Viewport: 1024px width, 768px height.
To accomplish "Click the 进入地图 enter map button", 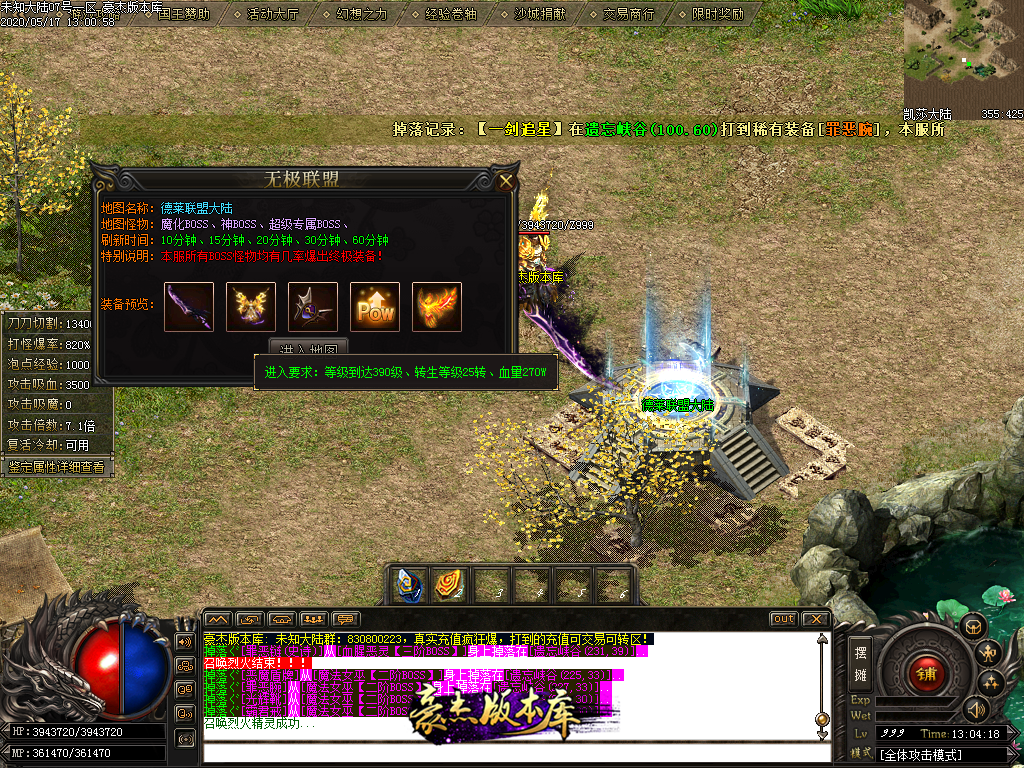I will [x=309, y=347].
